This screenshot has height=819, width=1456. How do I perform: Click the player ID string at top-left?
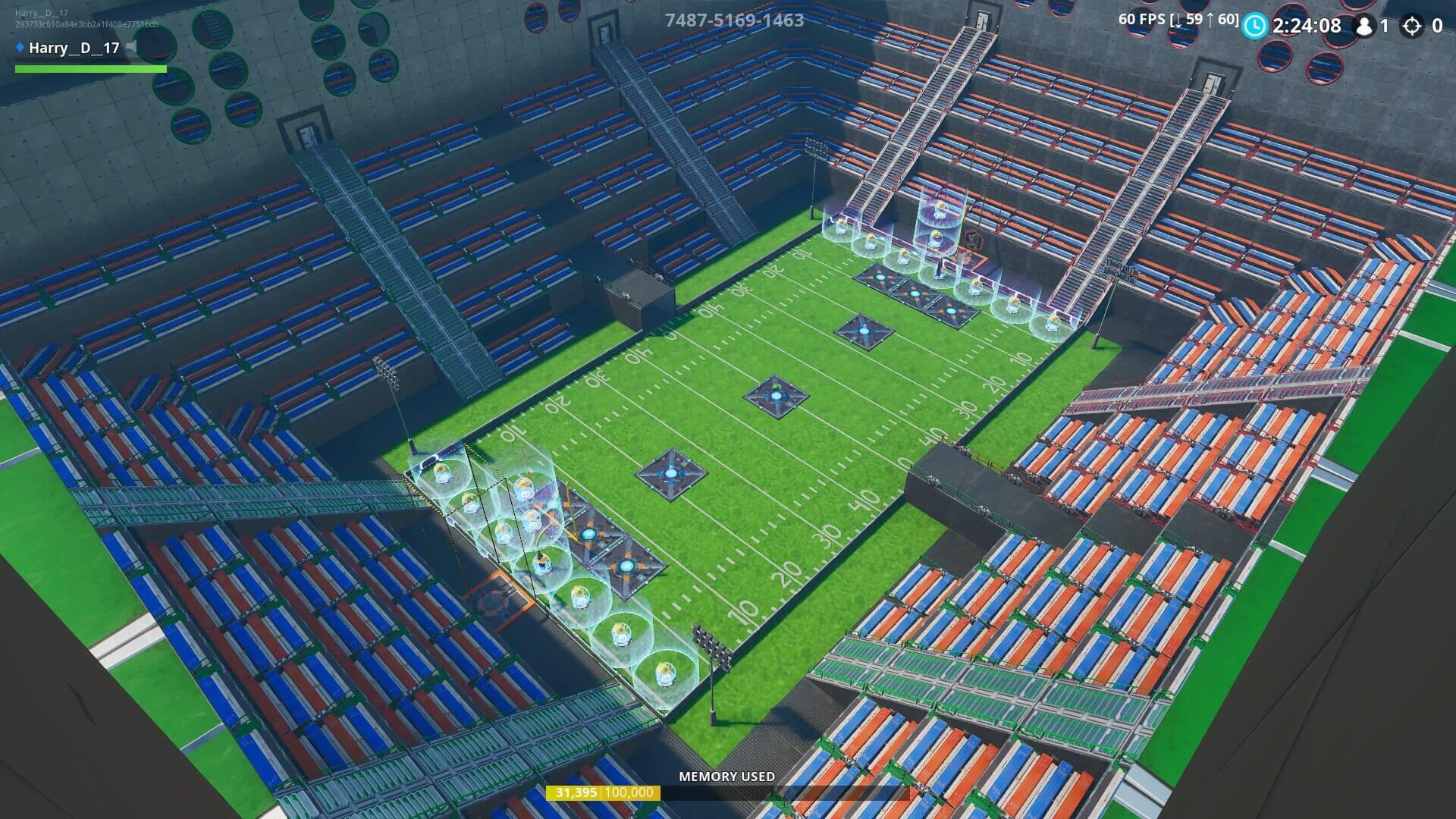point(85,24)
